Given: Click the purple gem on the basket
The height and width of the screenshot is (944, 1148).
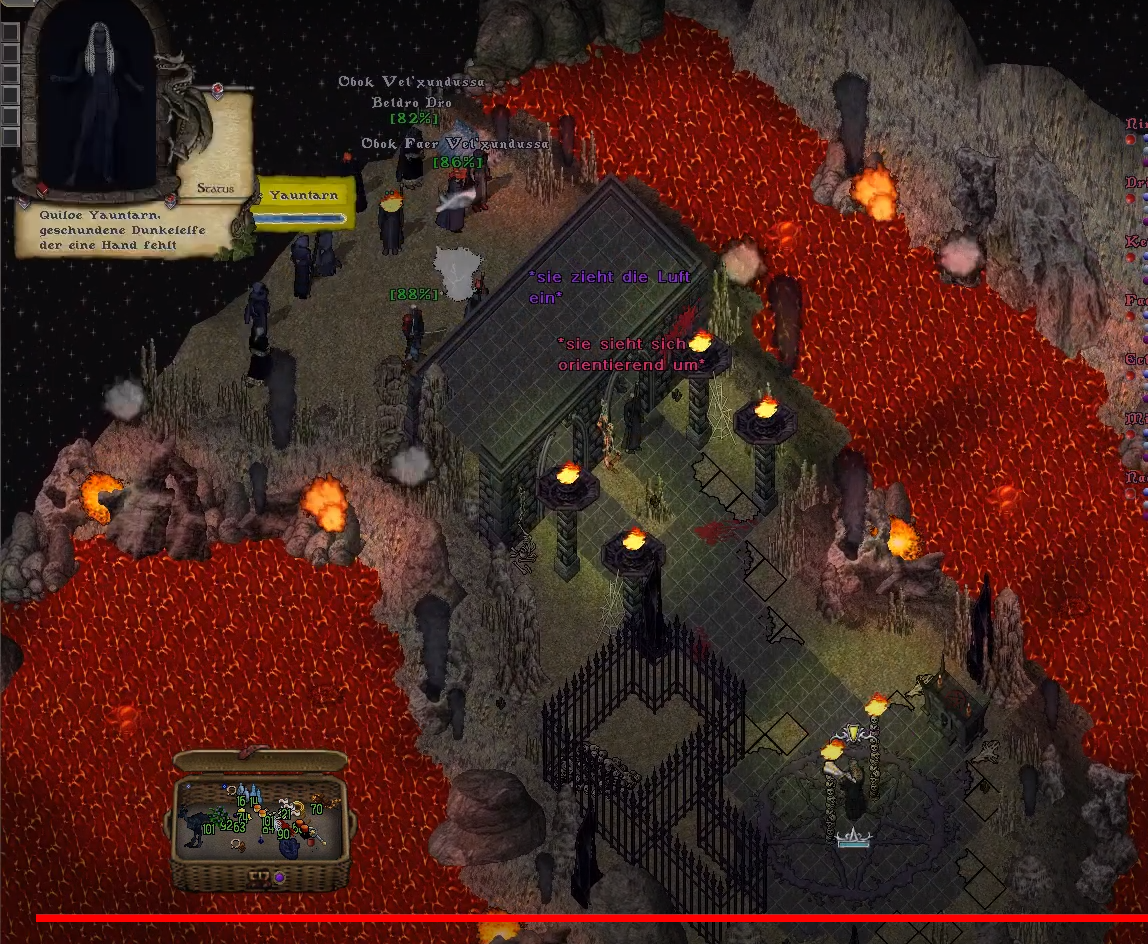Looking at the screenshot, I should point(280,878).
